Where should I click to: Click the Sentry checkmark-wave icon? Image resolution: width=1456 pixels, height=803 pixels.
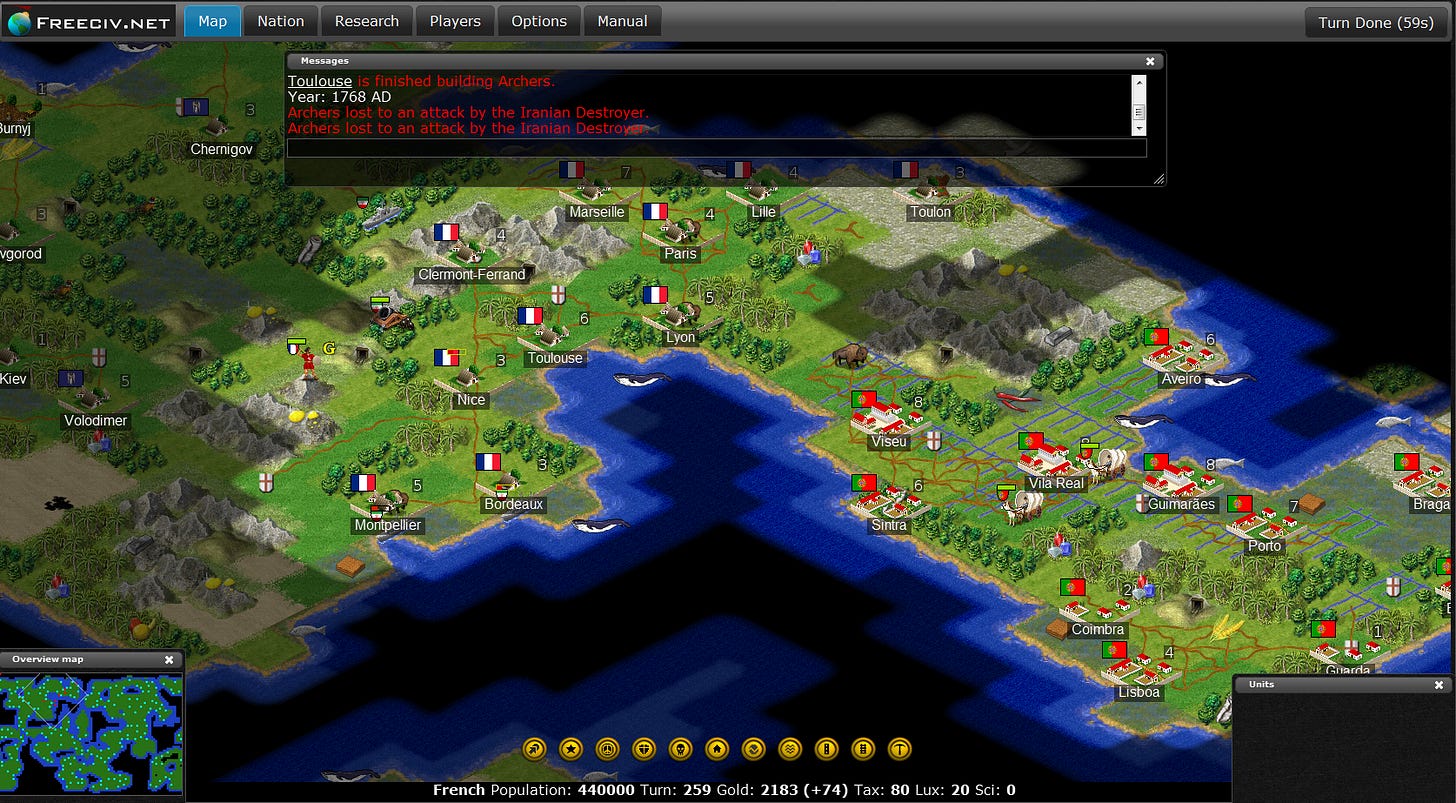click(753, 749)
